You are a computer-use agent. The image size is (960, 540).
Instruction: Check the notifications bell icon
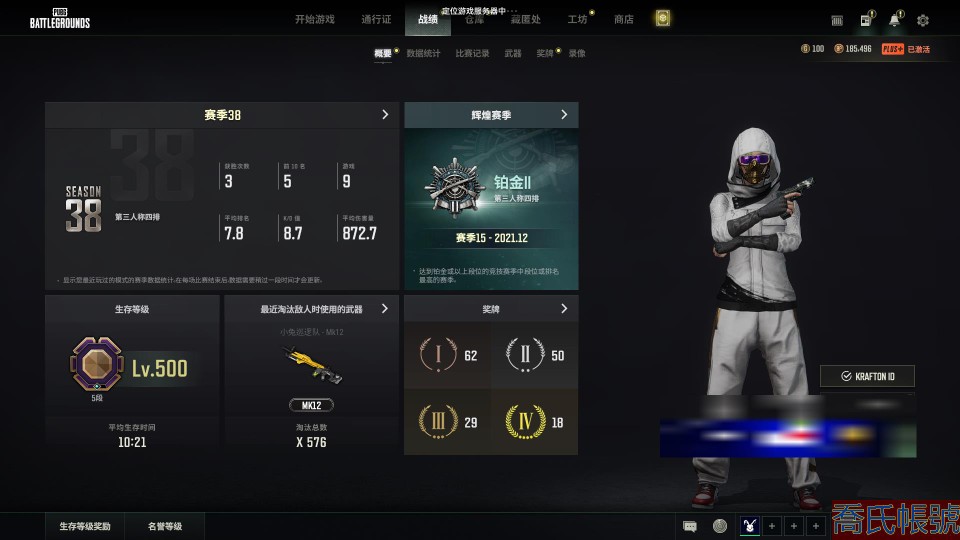click(x=894, y=20)
